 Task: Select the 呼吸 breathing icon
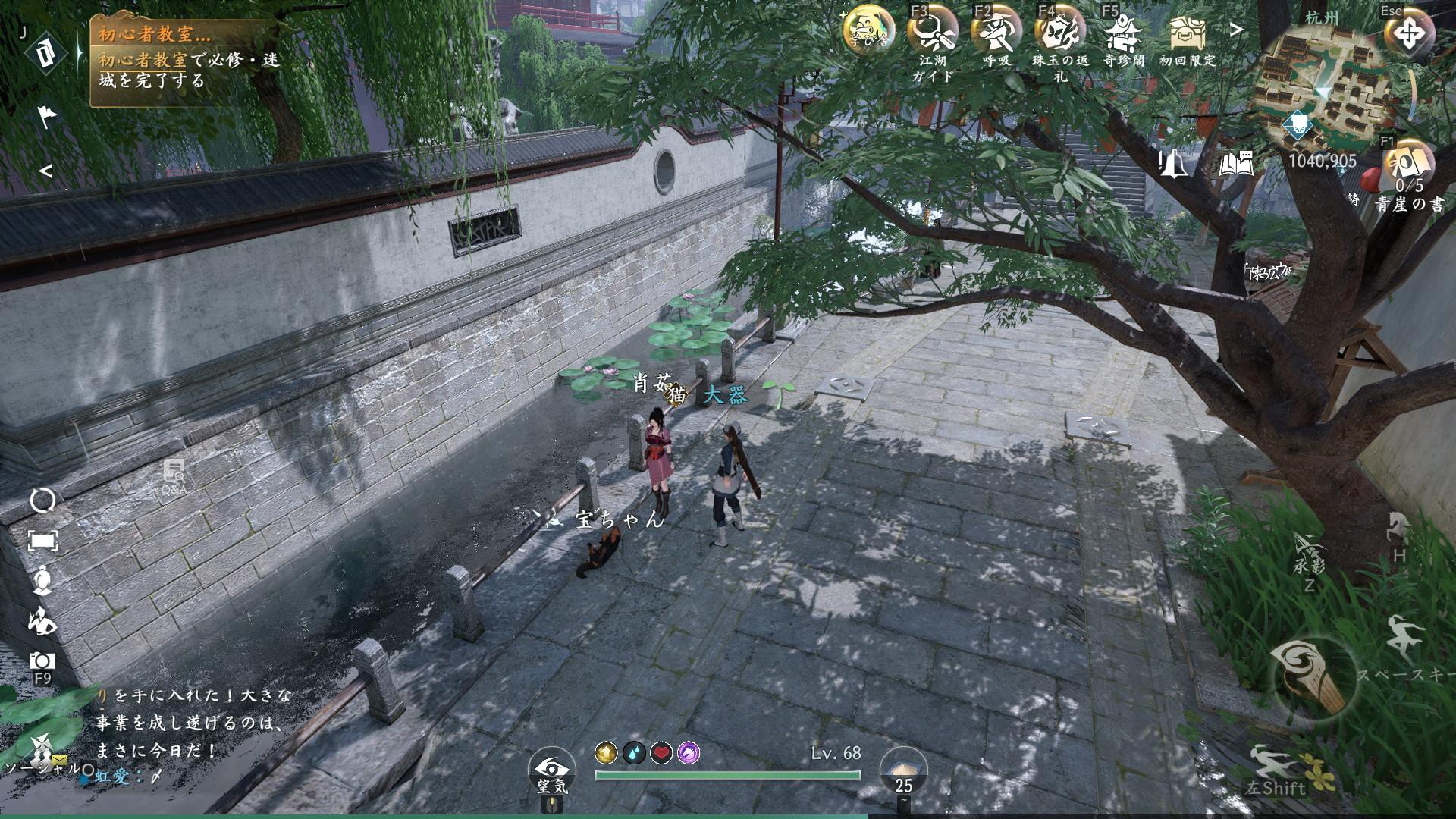(996, 32)
